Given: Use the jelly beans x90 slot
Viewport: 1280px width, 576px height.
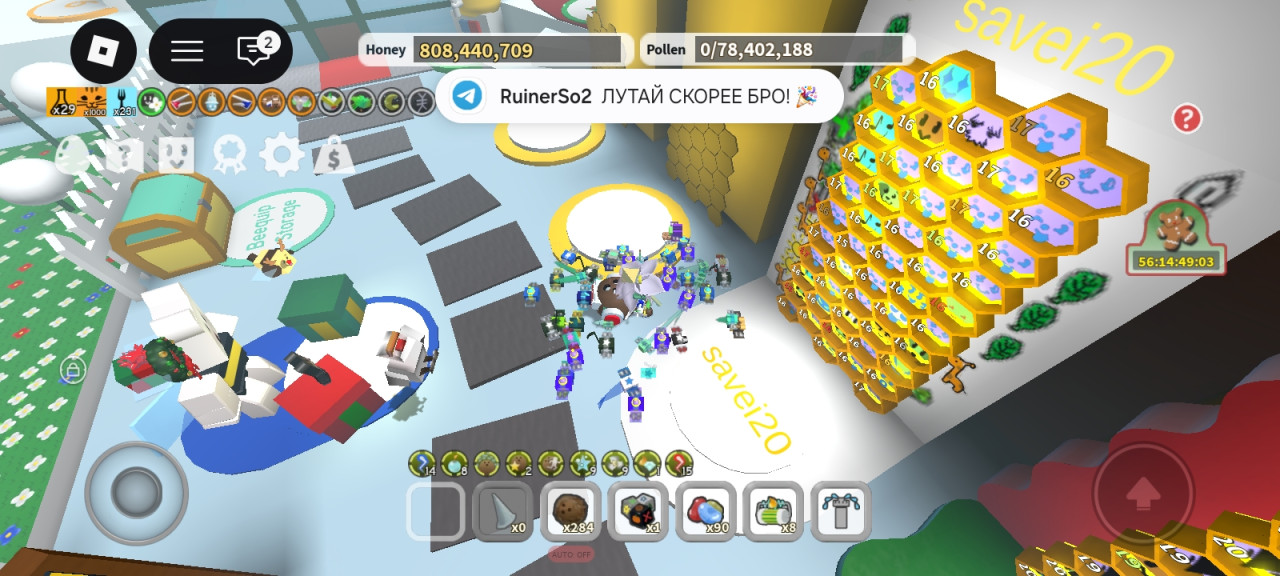Looking at the screenshot, I should tap(706, 510).
